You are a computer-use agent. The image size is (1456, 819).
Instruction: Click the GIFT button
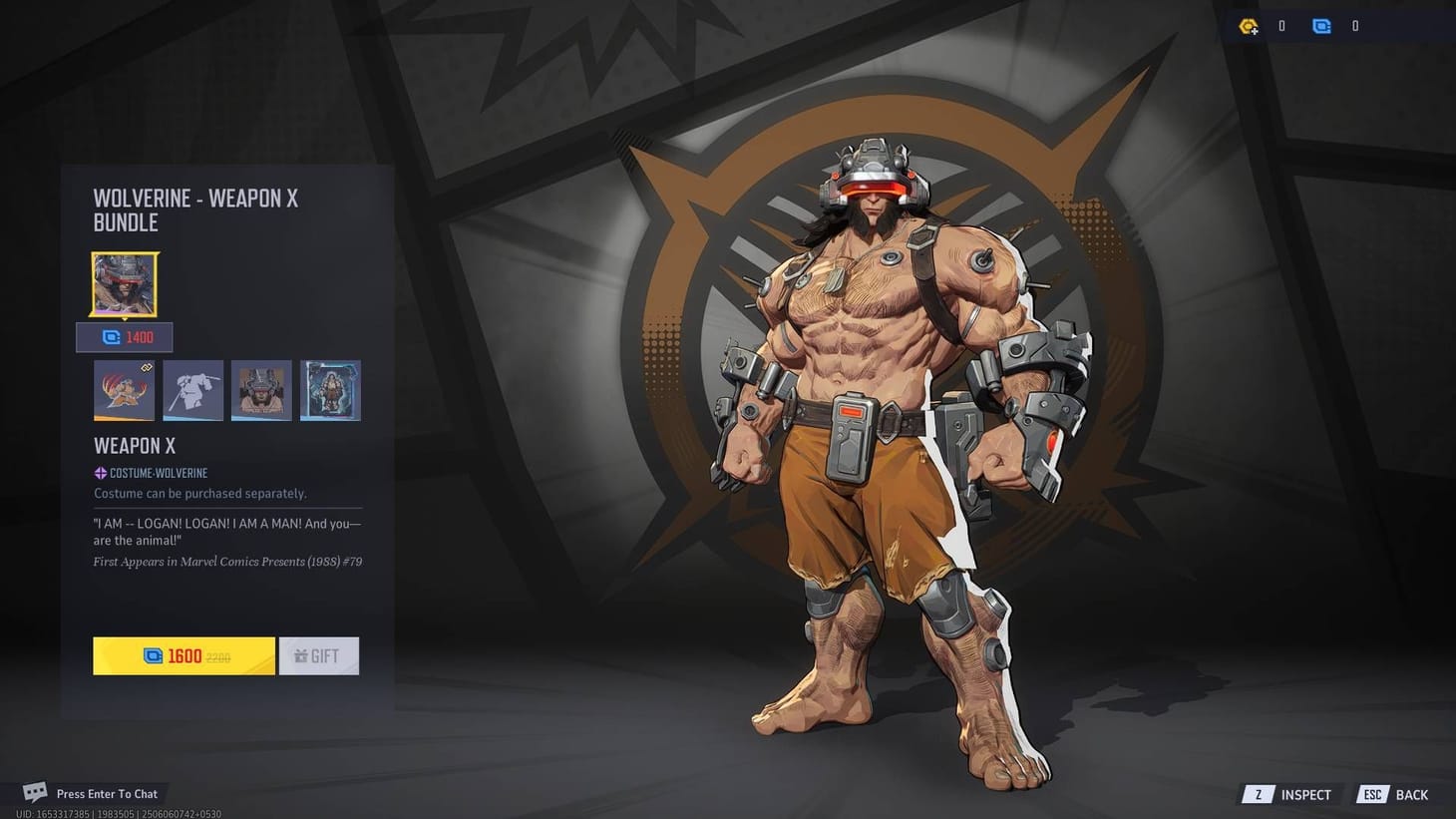coord(321,655)
